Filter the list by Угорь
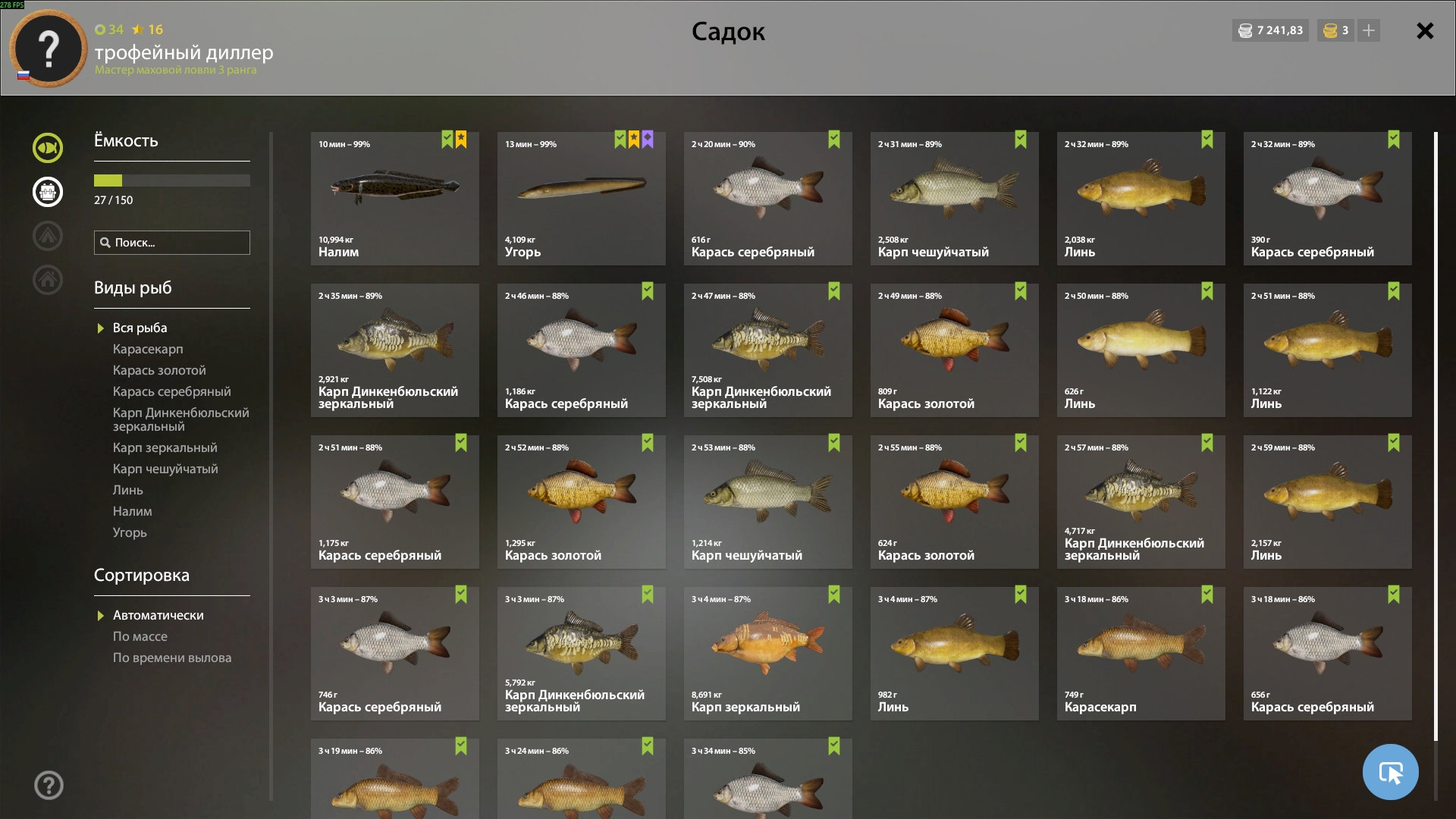 pyautogui.click(x=130, y=532)
